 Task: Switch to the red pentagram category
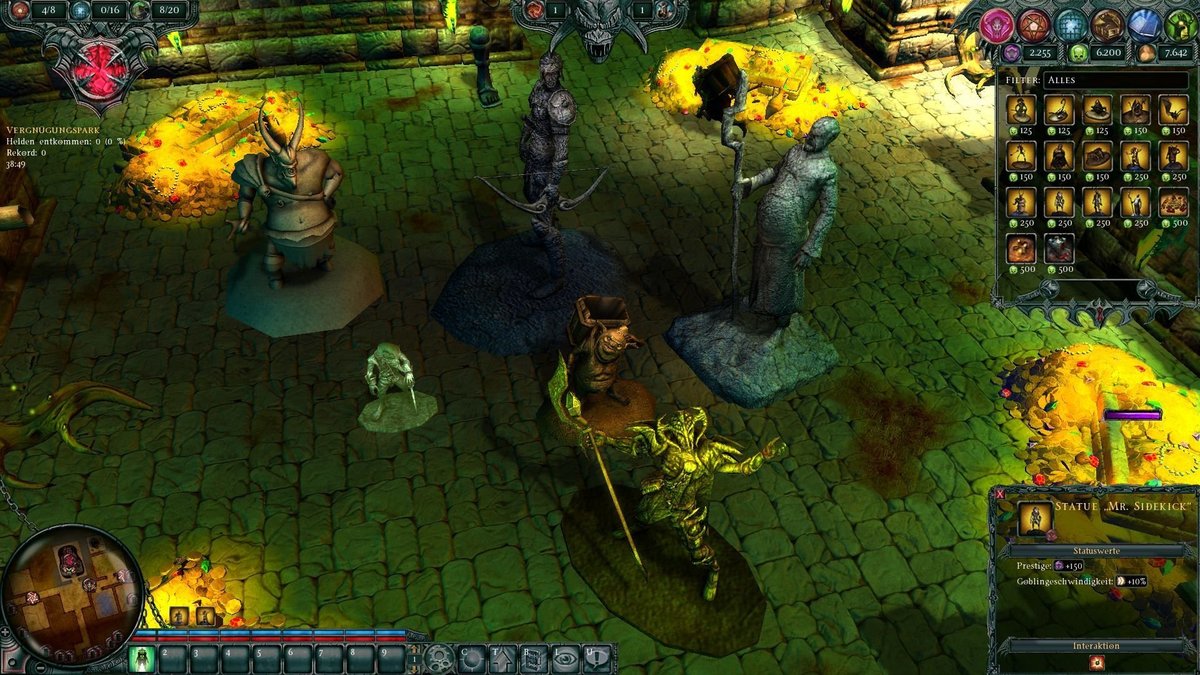point(1033,26)
